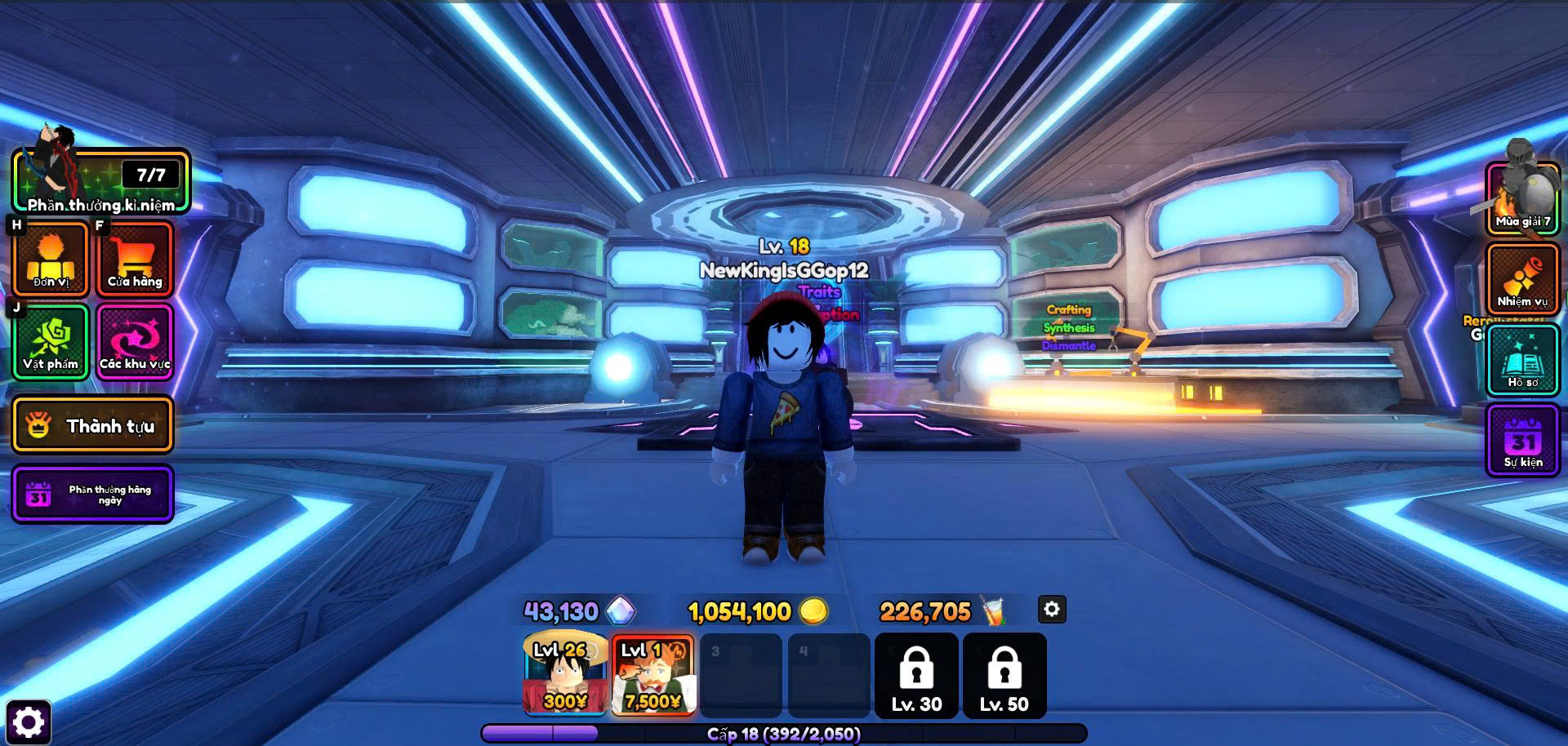Open the game settings gear in the corner
Viewport: 1568px width, 746px height.
(29, 722)
